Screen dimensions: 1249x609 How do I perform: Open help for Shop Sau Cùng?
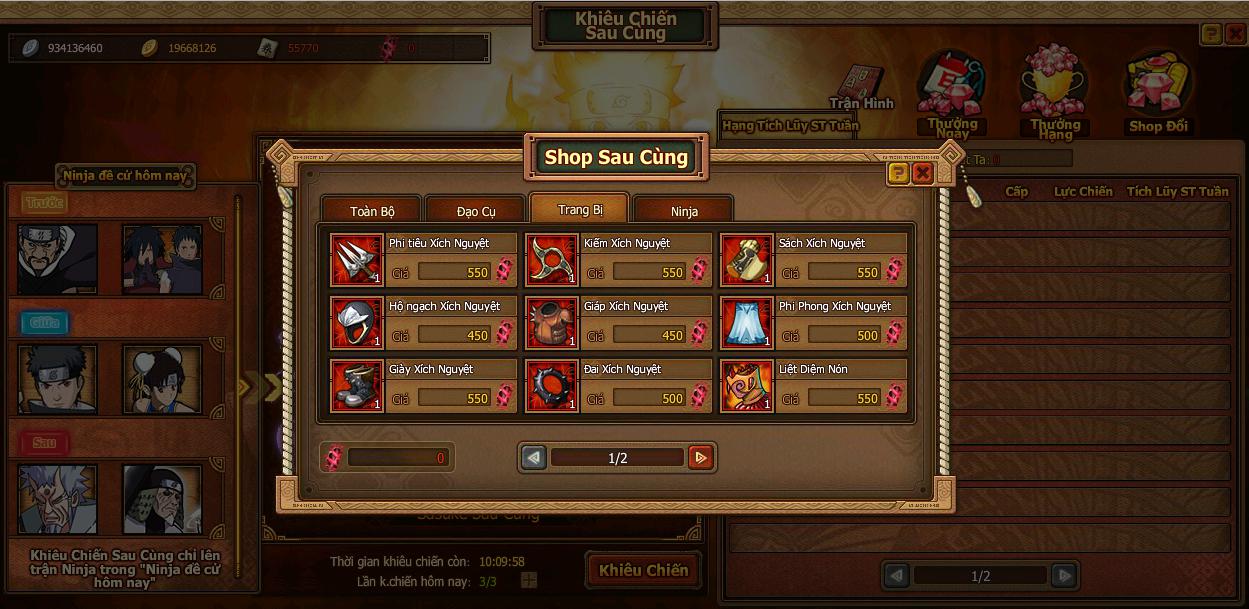[898, 173]
